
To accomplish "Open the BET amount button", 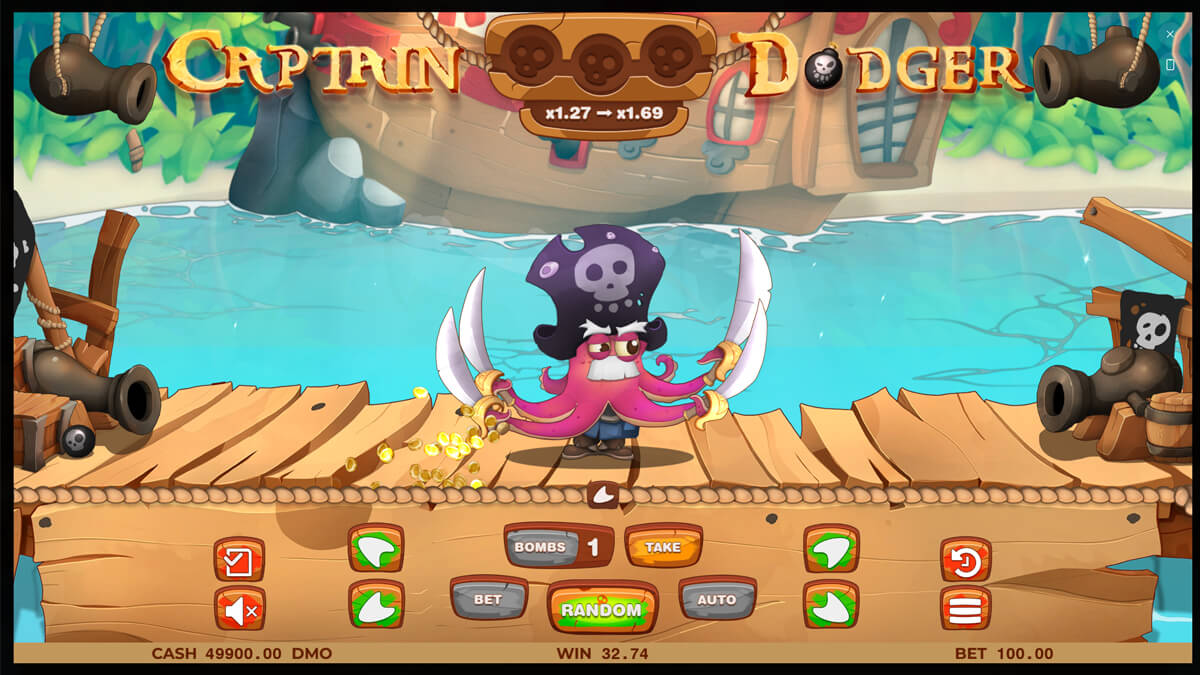I will pyautogui.click(x=488, y=599).
